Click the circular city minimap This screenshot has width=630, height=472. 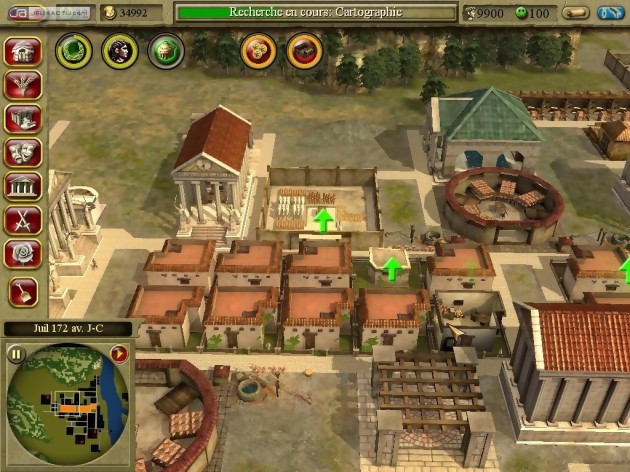pyautogui.click(x=68, y=405)
